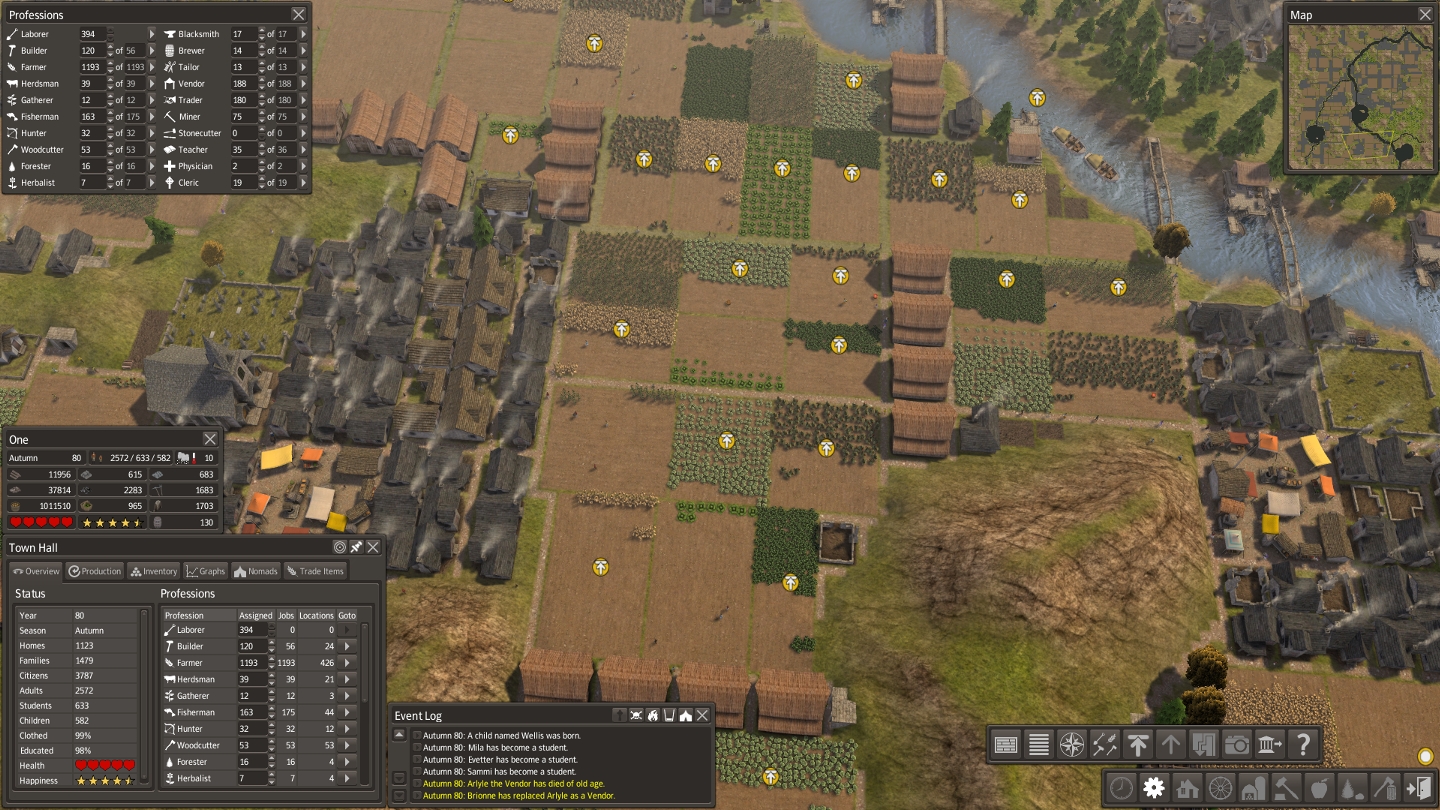Click on the minimap view

coord(1360,97)
